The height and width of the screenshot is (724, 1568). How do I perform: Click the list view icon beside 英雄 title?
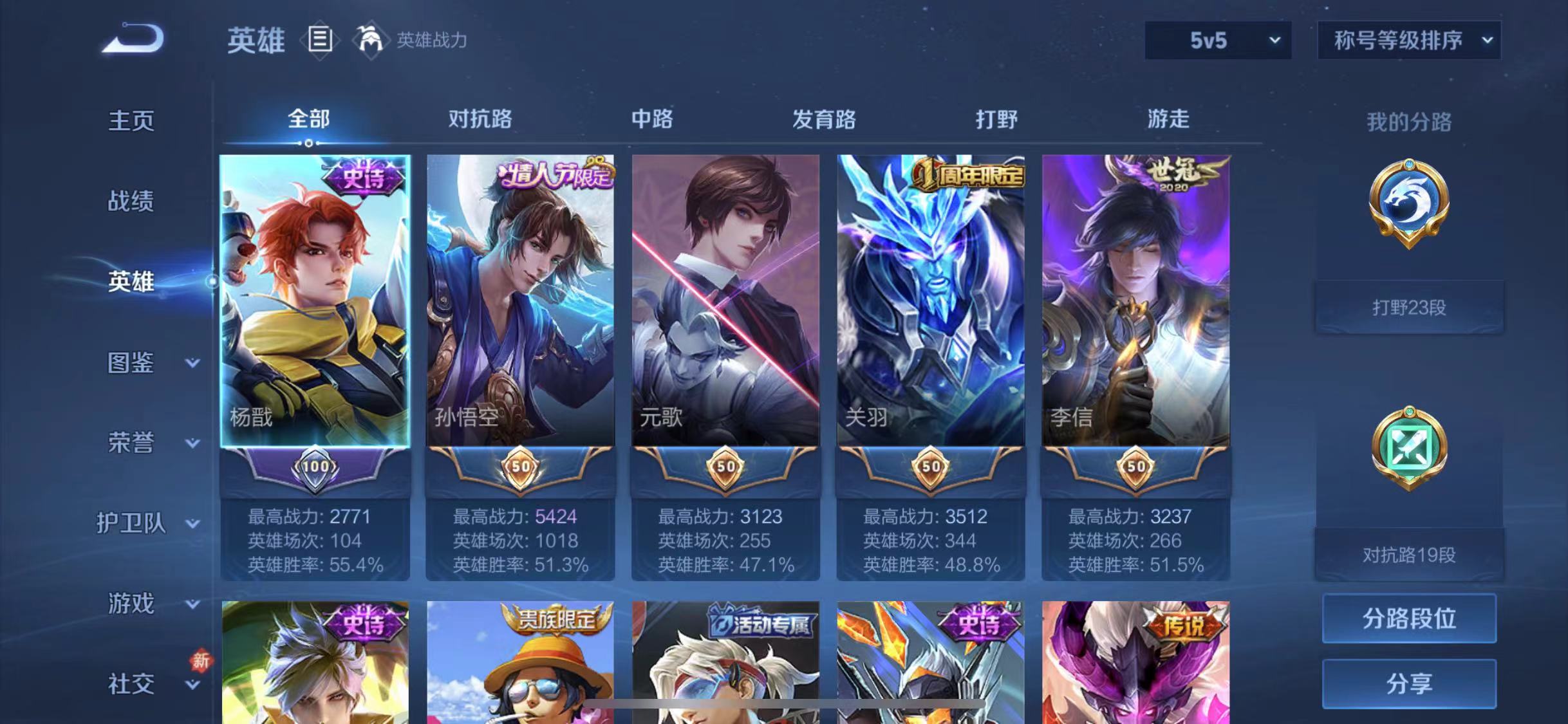(320, 40)
